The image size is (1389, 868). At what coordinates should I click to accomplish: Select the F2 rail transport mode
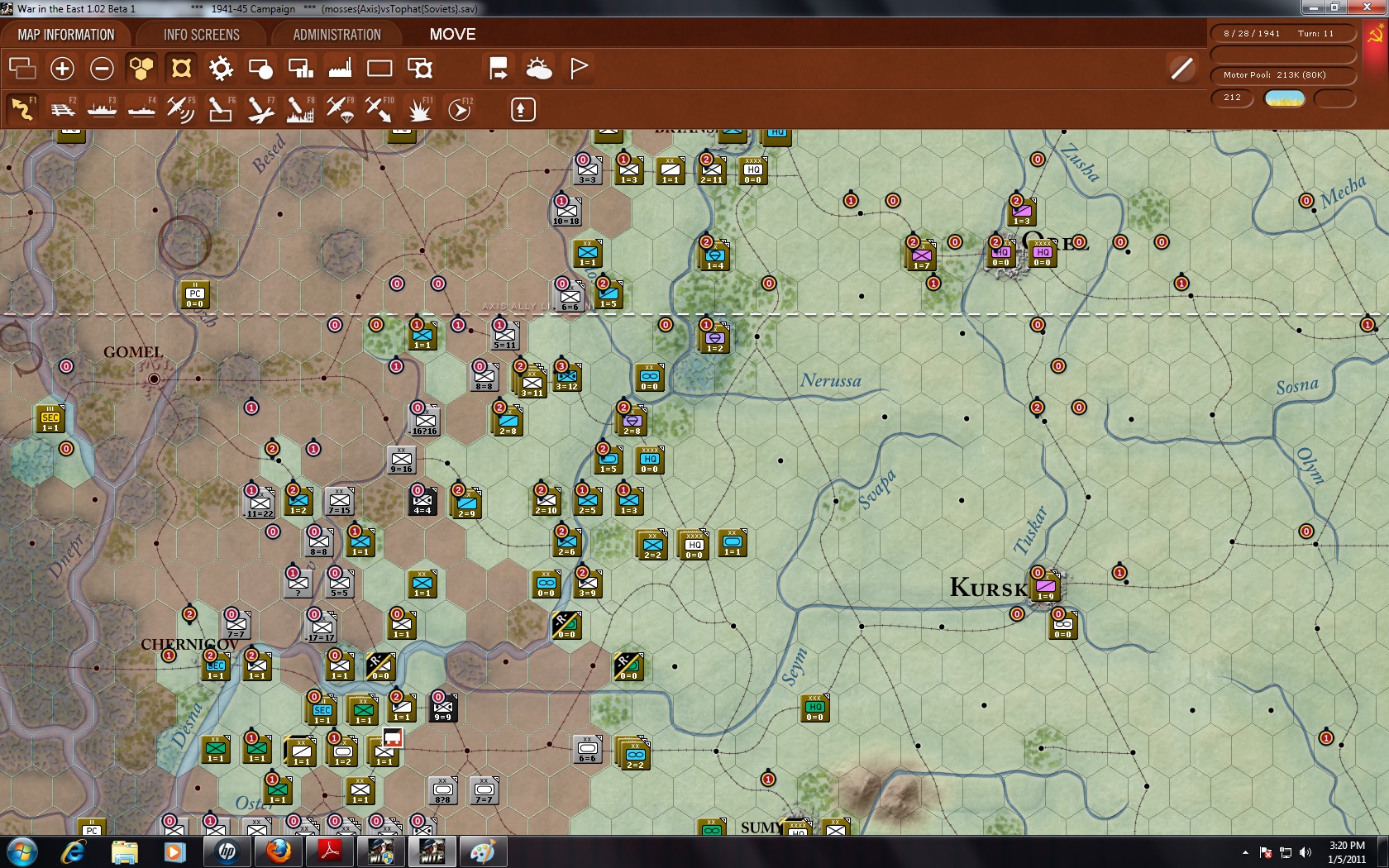(62, 108)
